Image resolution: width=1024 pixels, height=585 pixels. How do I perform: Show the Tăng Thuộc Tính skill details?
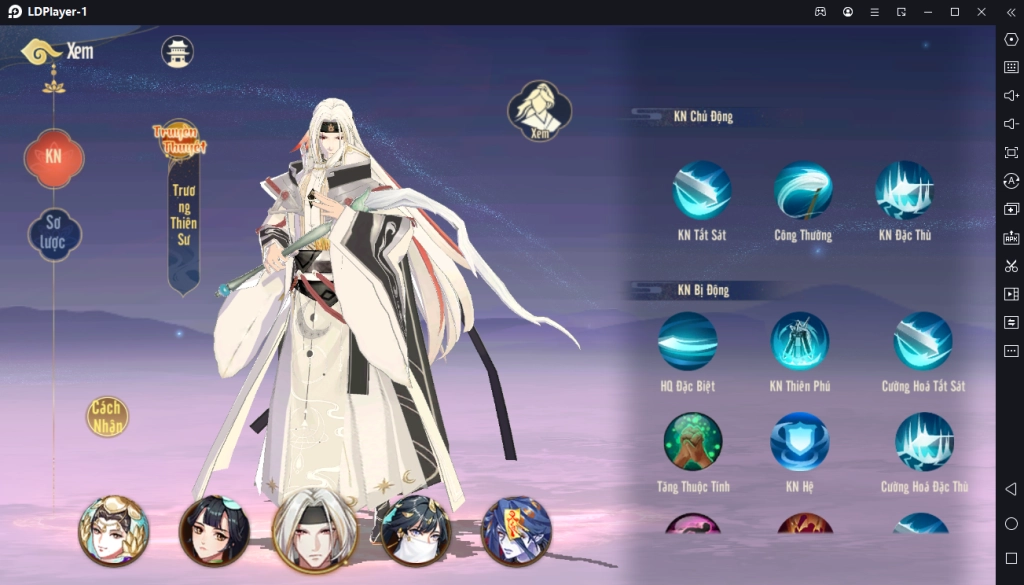[x=692, y=441]
